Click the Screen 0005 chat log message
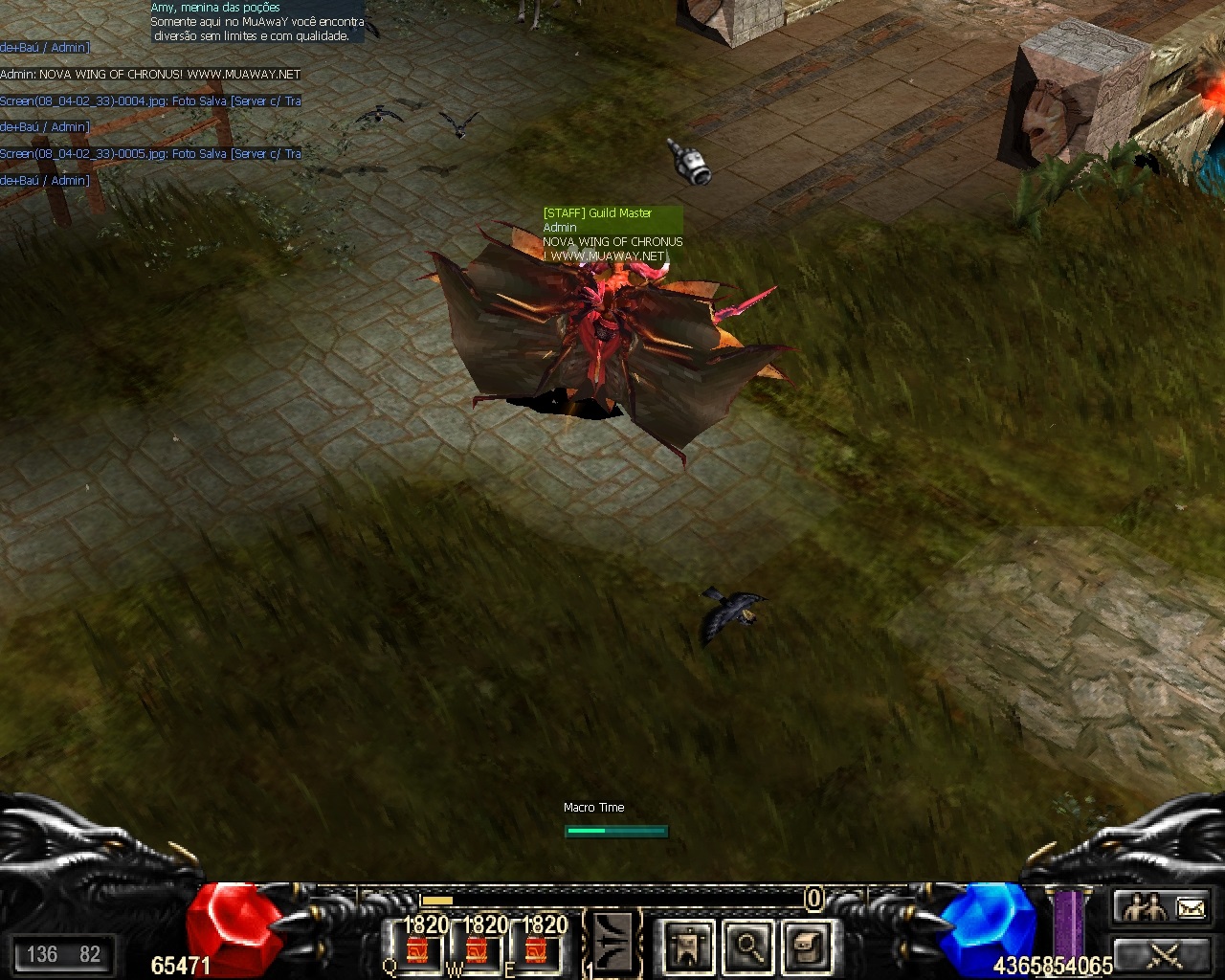The height and width of the screenshot is (980, 1225). pos(150,154)
